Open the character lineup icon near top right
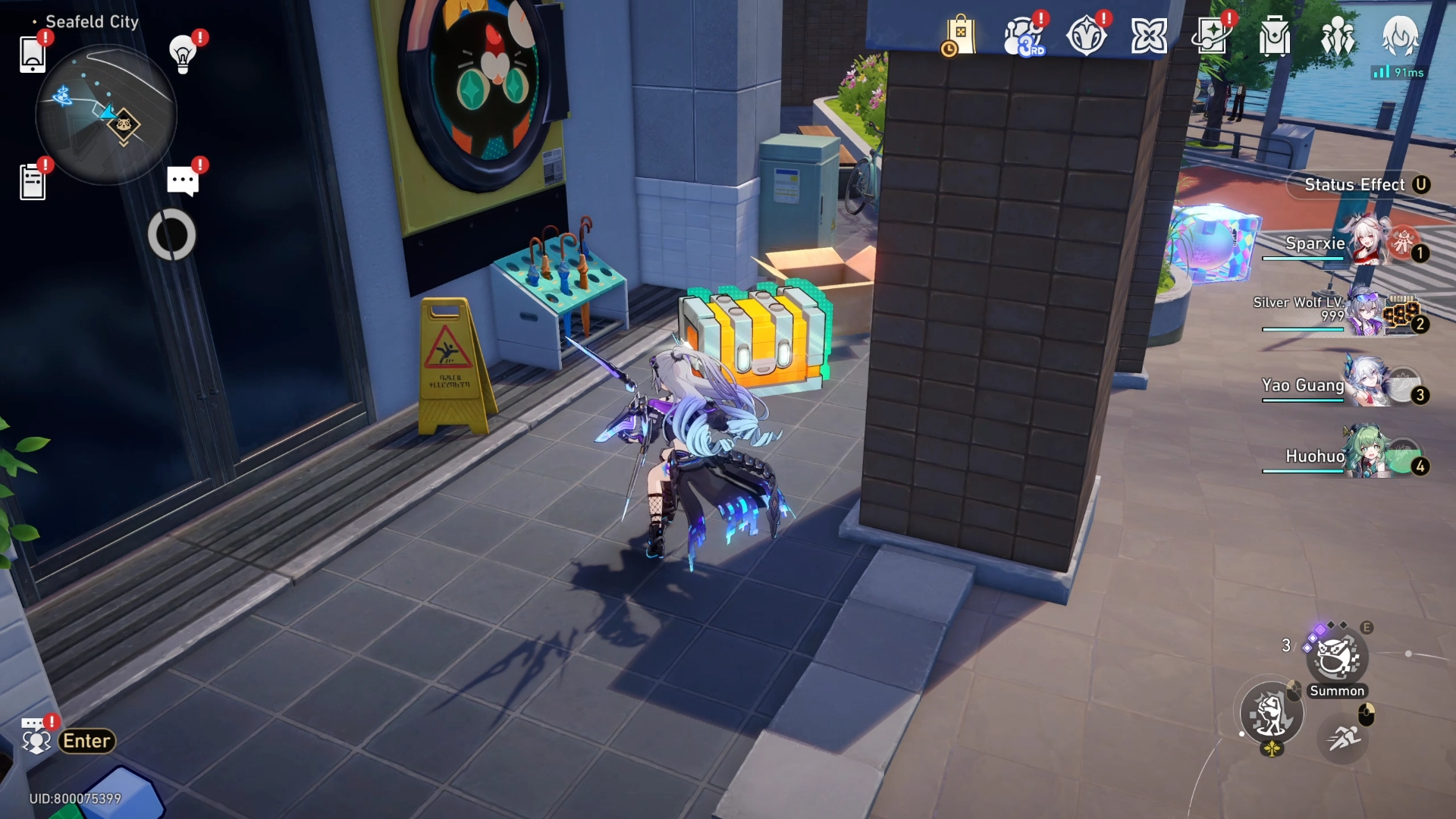Screen dimensions: 1456x819 click(x=1338, y=34)
